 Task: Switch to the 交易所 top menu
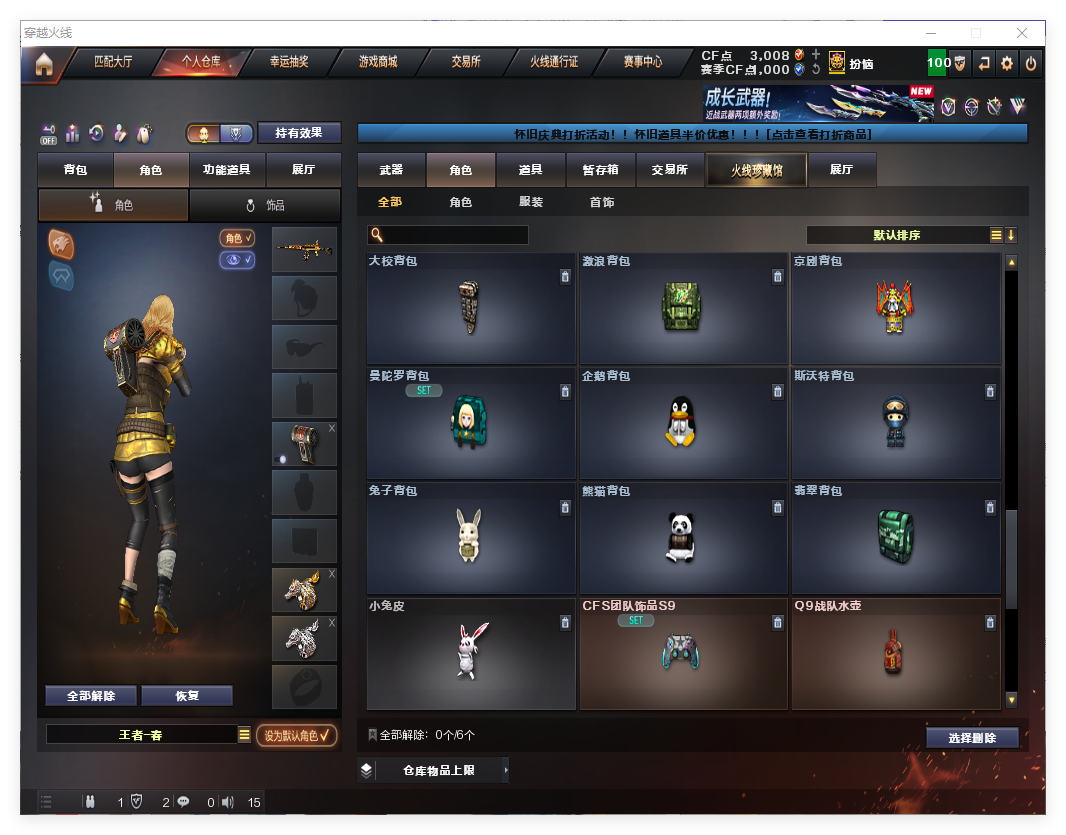pos(465,62)
